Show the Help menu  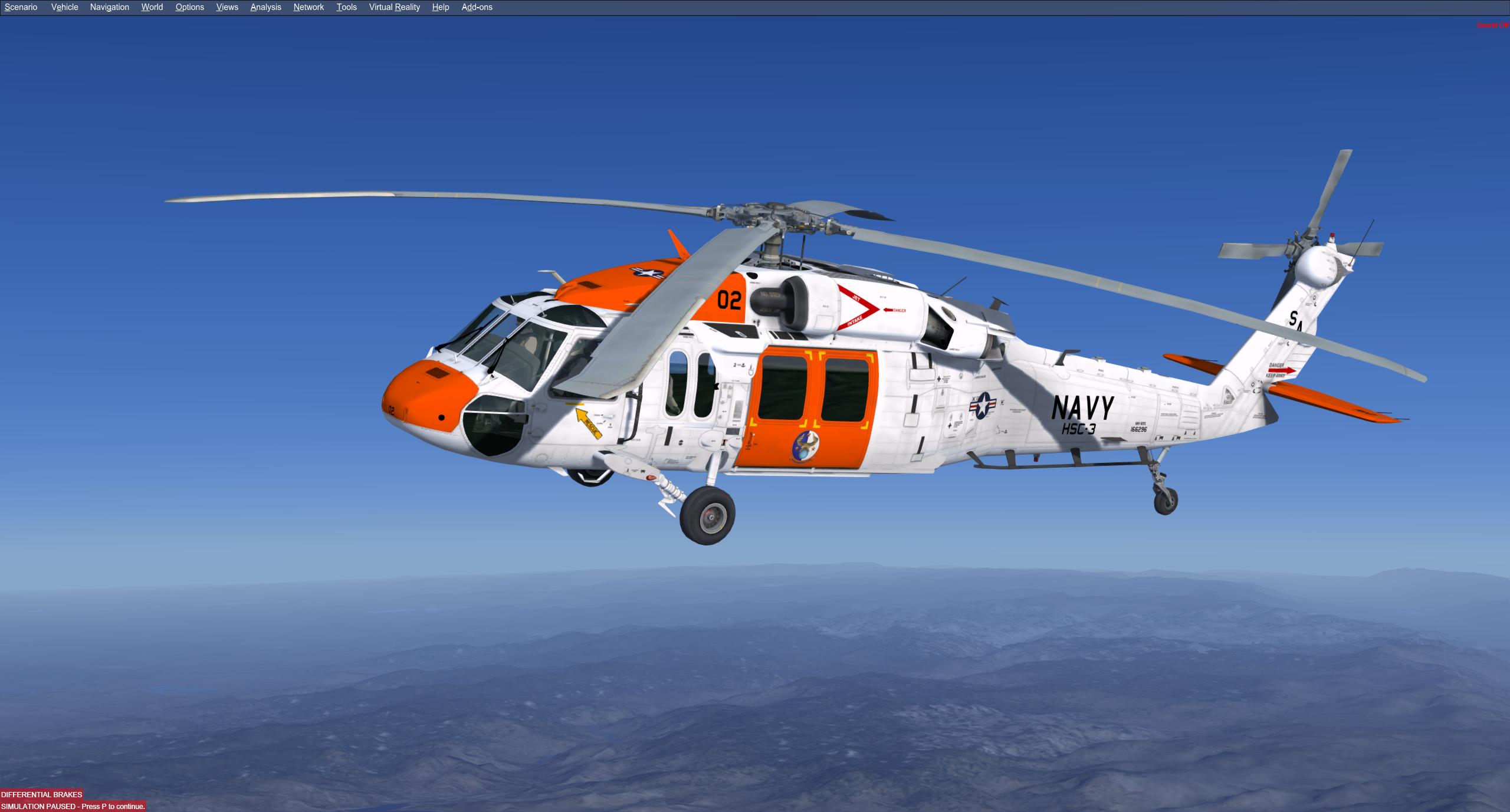(x=440, y=7)
